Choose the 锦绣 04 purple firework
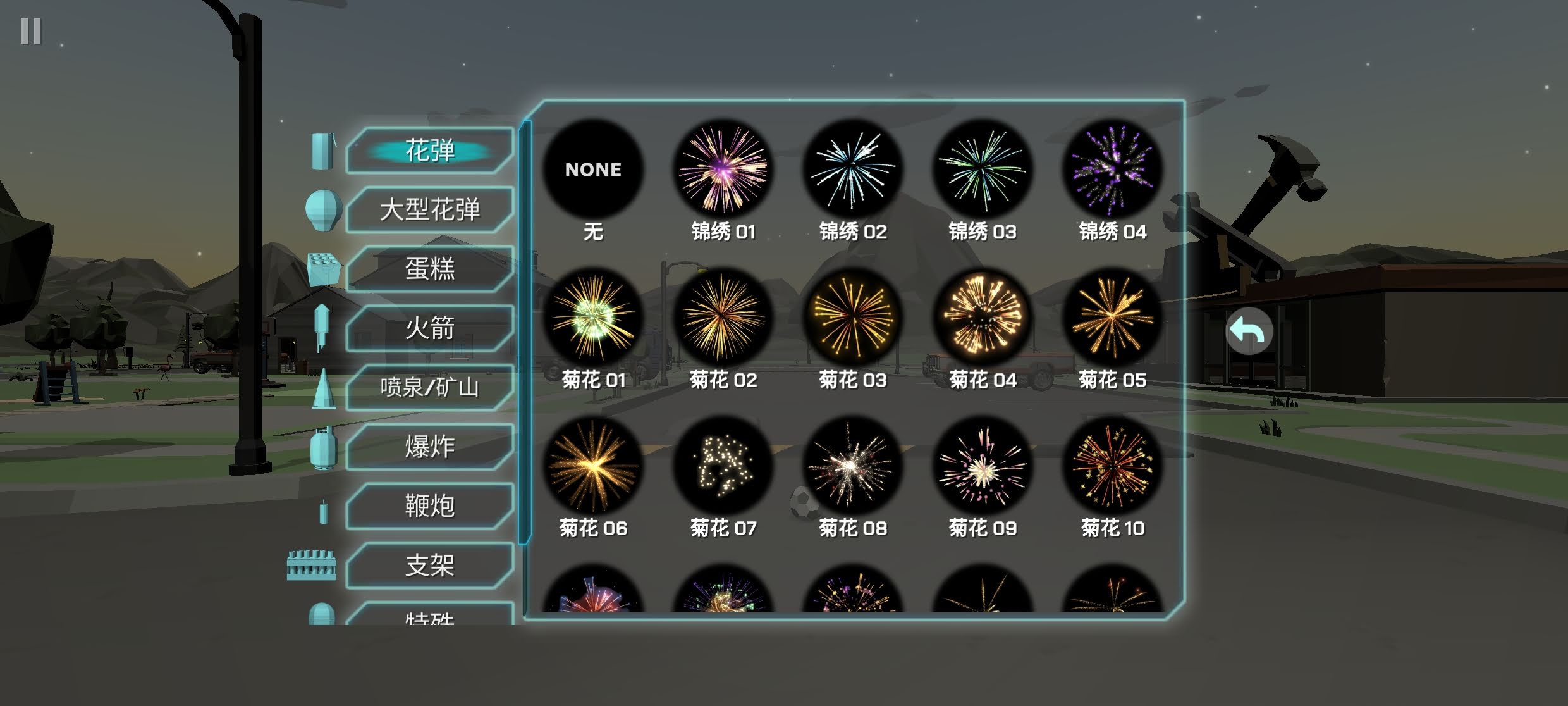 [x=1112, y=169]
